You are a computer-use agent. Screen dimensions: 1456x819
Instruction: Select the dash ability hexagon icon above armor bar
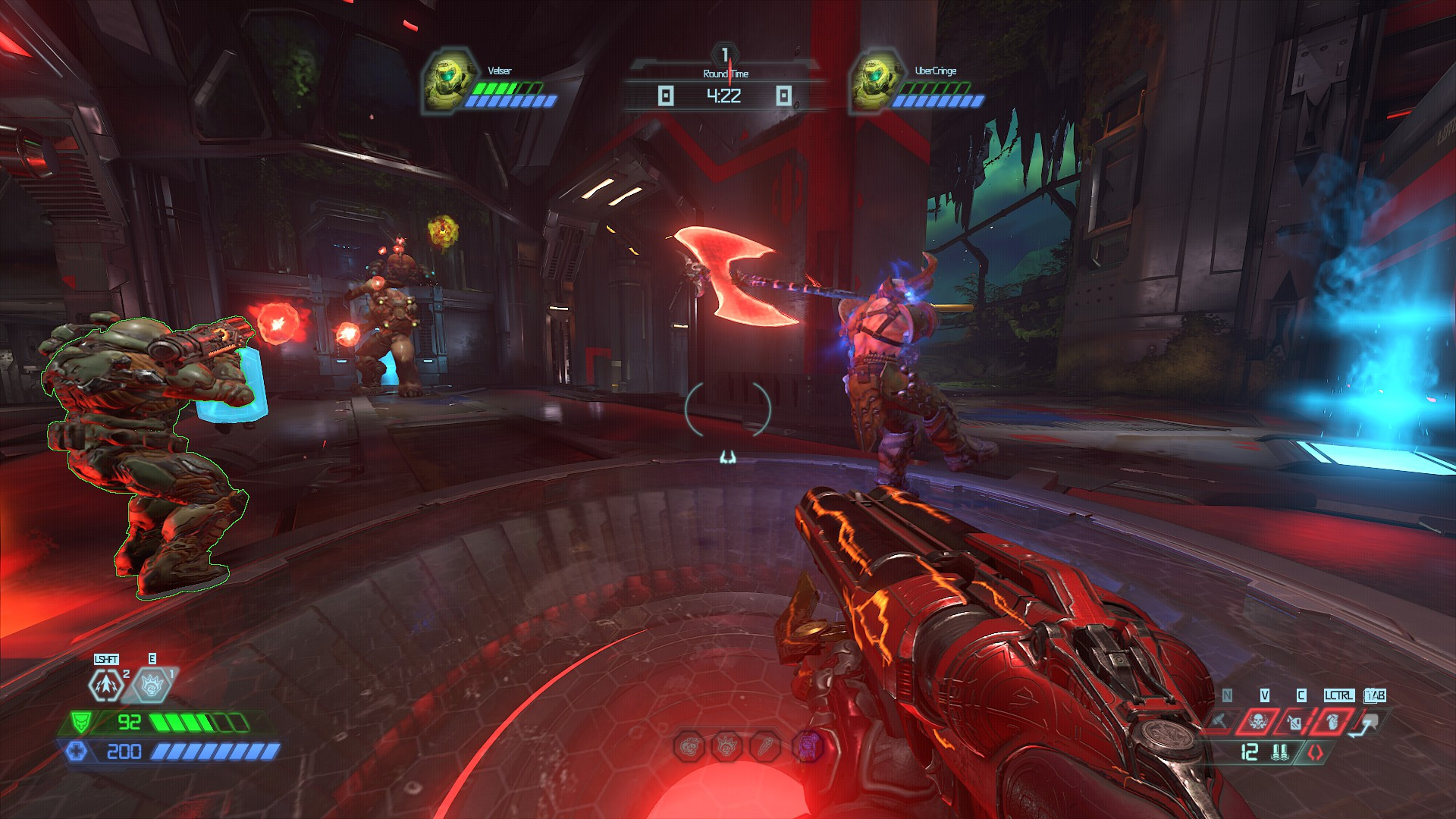pos(107,686)
